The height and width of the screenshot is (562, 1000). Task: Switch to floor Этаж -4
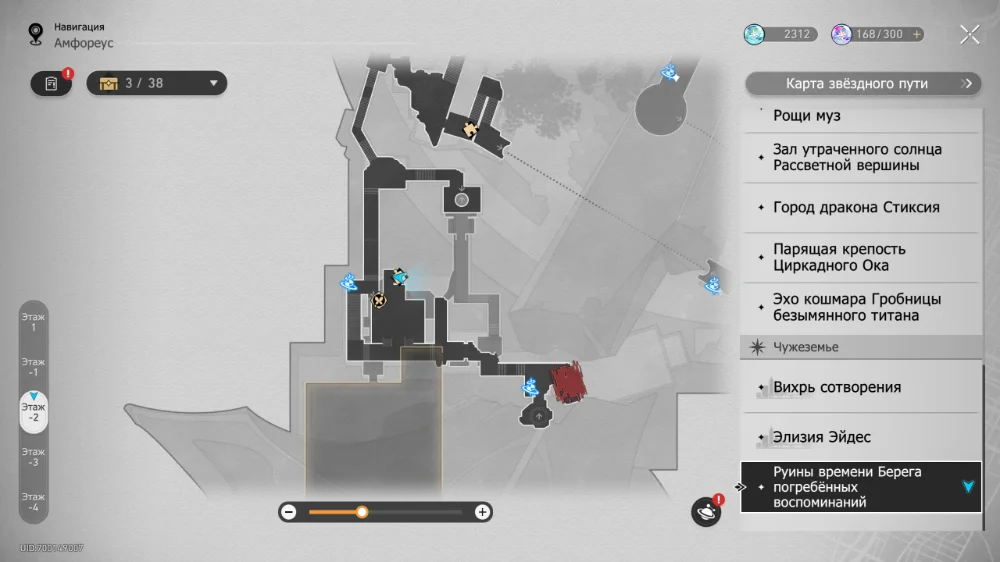[33, 502]
